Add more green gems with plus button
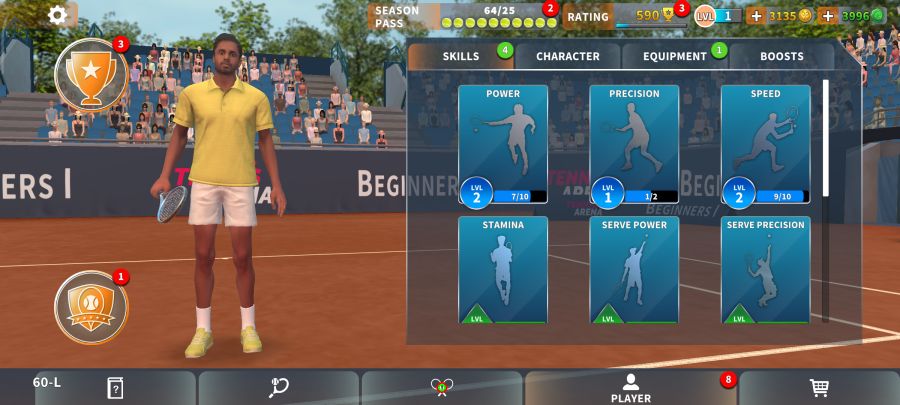900x405 pixels. tap(827, 16)
